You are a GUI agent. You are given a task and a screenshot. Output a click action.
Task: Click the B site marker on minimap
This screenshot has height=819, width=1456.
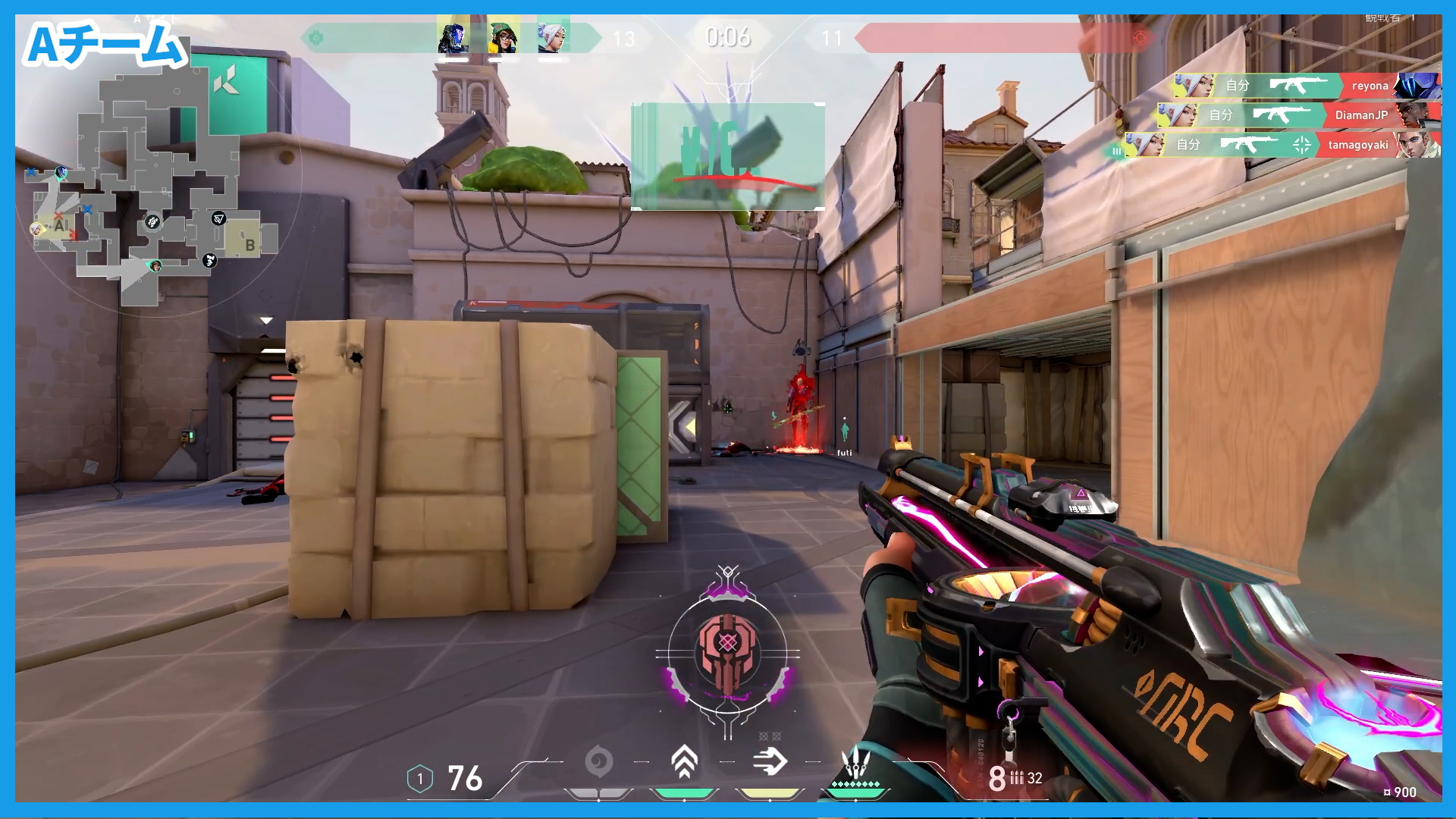[249, 245]
